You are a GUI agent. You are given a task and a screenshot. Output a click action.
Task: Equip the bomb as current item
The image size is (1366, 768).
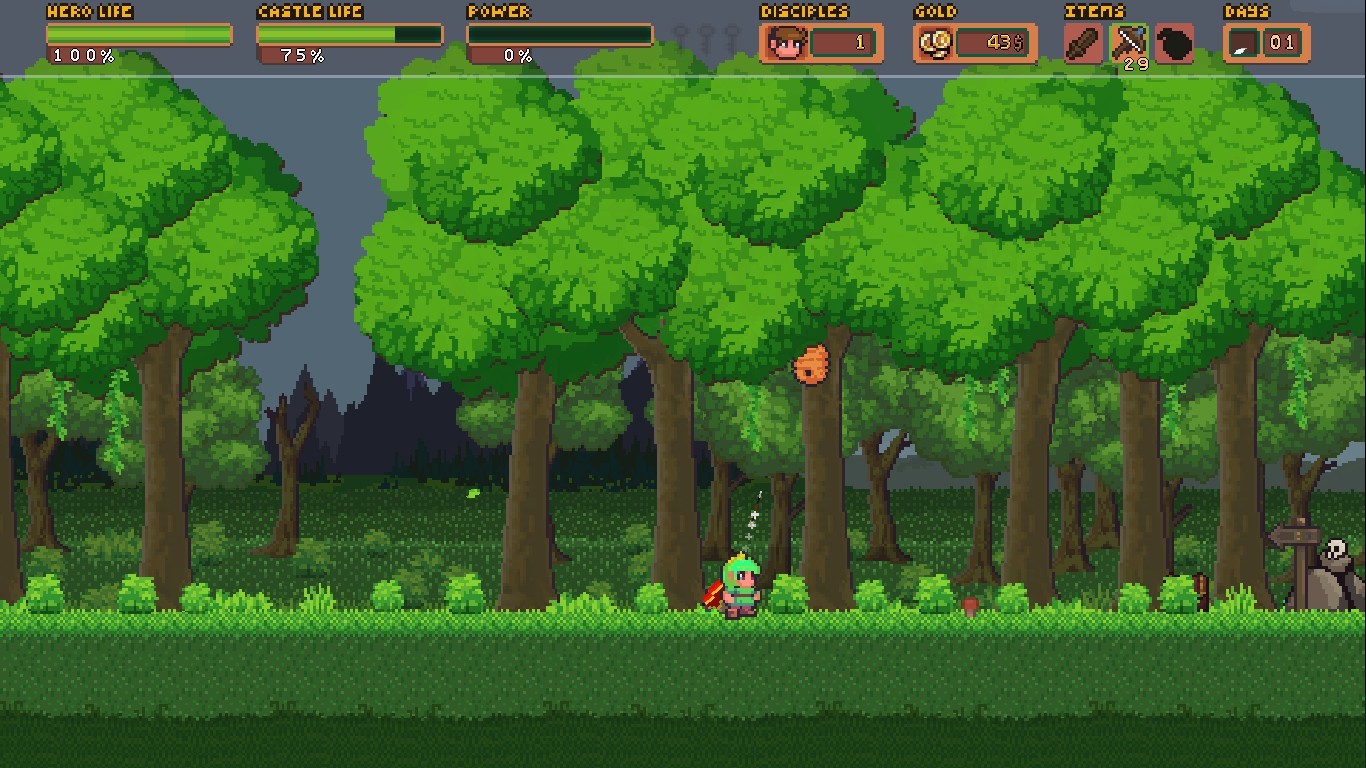click(x=1173, y=43)
